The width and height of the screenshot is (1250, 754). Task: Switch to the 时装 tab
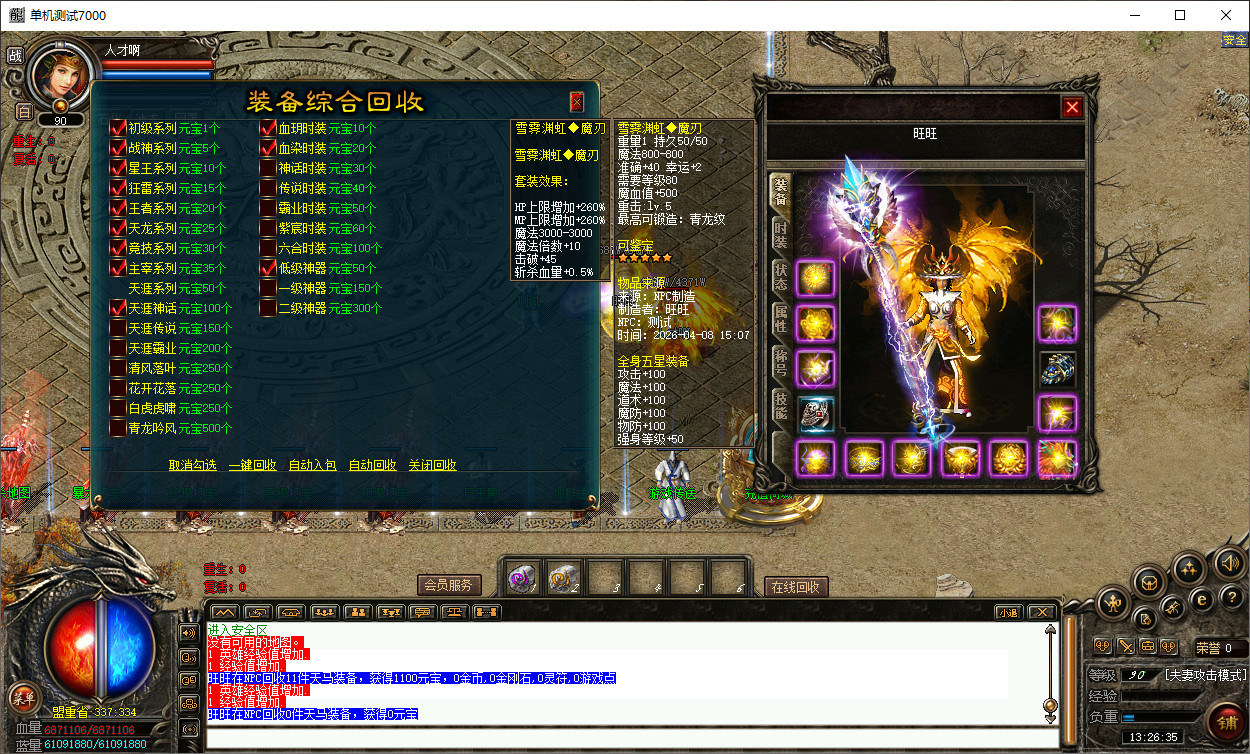(780, 236)
